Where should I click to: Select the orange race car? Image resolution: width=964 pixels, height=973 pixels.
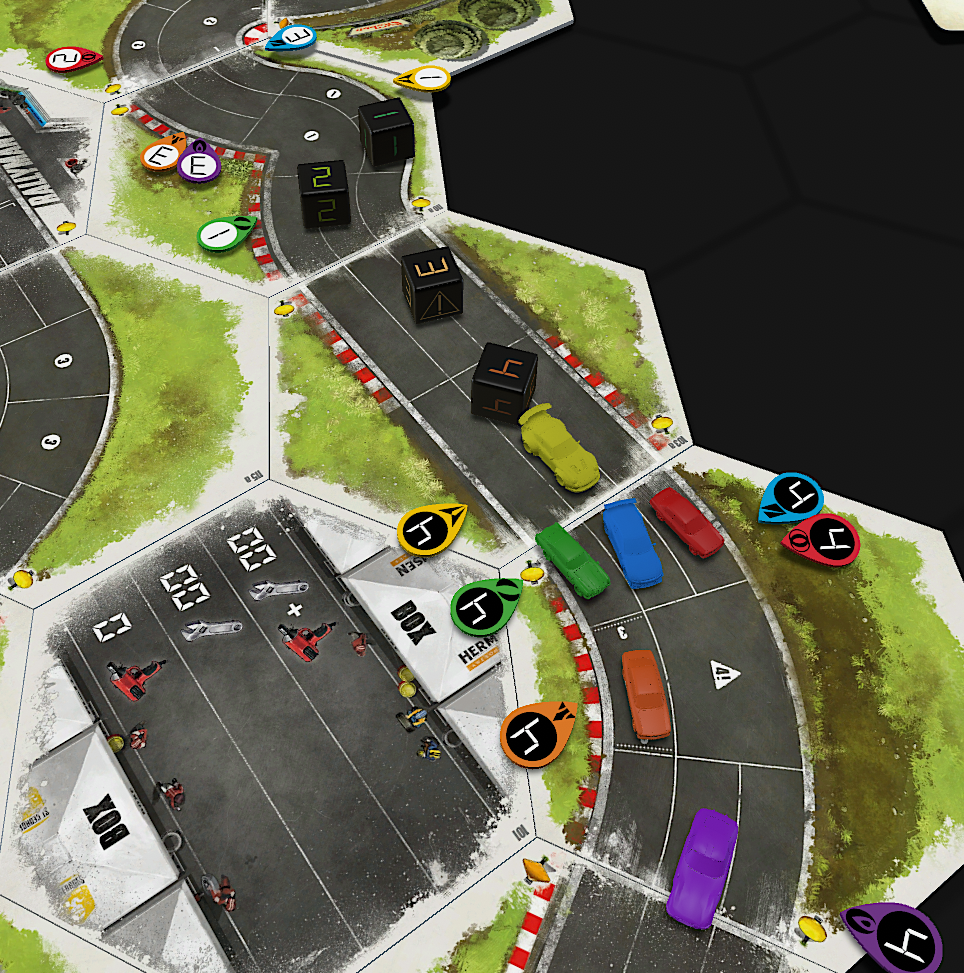coord(647,694)
